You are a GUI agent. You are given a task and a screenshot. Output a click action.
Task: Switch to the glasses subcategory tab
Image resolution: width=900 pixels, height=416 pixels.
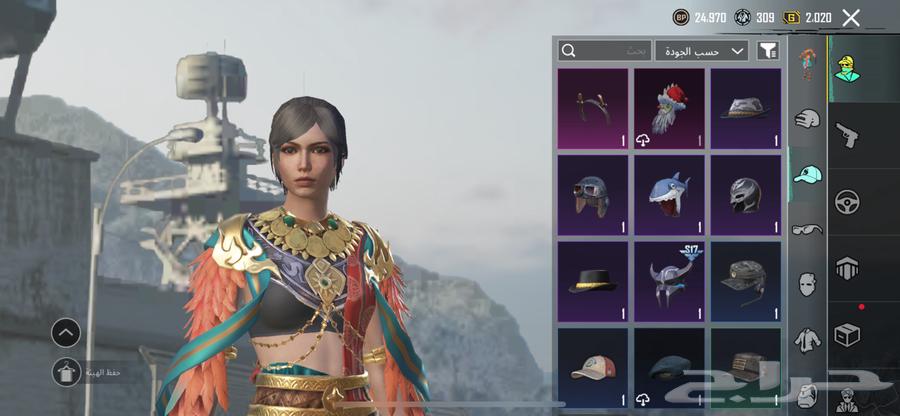pyautogui.click(x=807, y=229)
